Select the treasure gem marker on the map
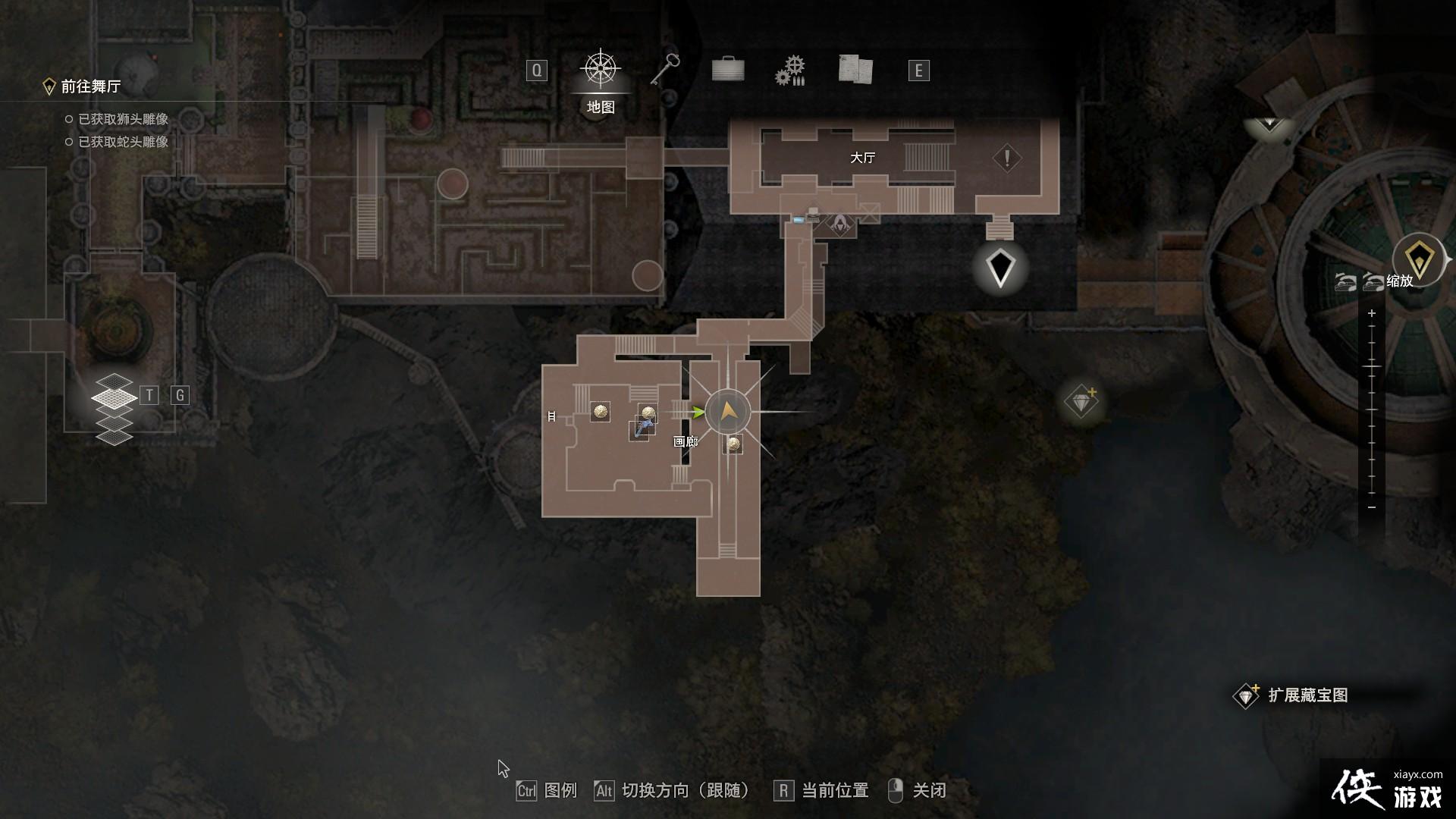This screenshot has height=819, width=1456. point(1081,401)
